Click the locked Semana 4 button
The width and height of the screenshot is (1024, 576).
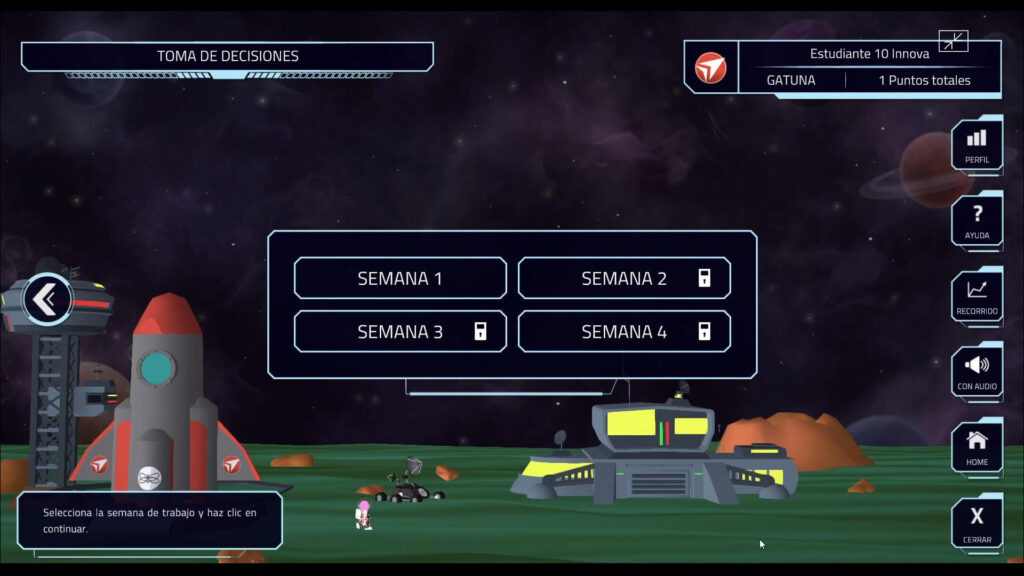coord(624,332)
